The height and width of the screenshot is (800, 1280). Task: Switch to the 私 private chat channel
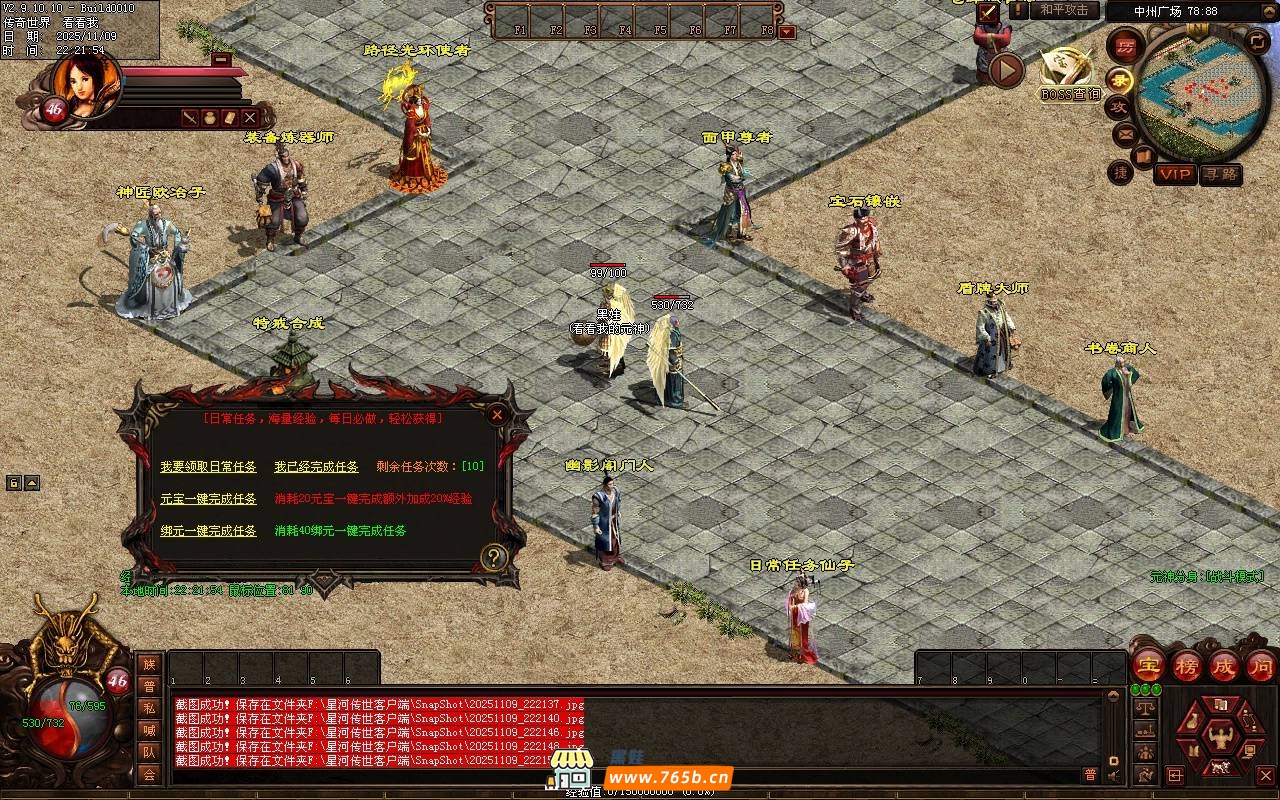(149, 708)
